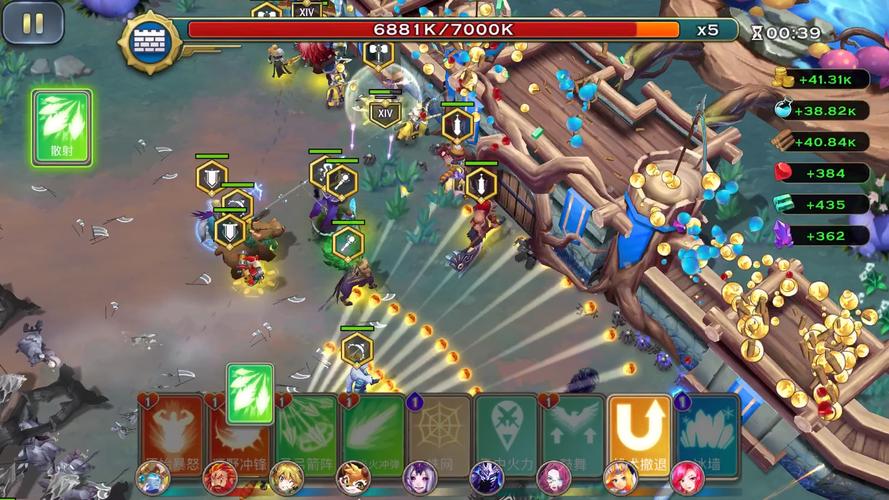Image resolution: width=889 pixels, height=500 pixels.
Task: Play the blue 冰墙 ice wall card
Action: click(707, 432)
